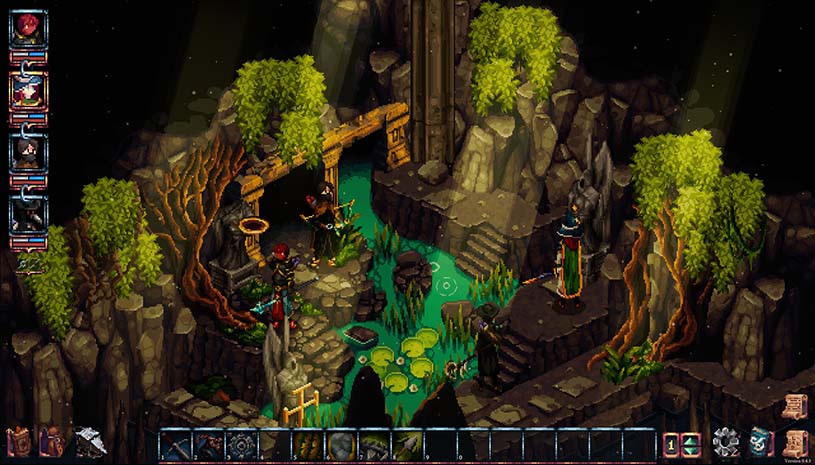Select the grey stone item in slot 6
Image resolution: width=815 pixels, height=465 pixels.
pyautogui.click(x=342, y=443)
